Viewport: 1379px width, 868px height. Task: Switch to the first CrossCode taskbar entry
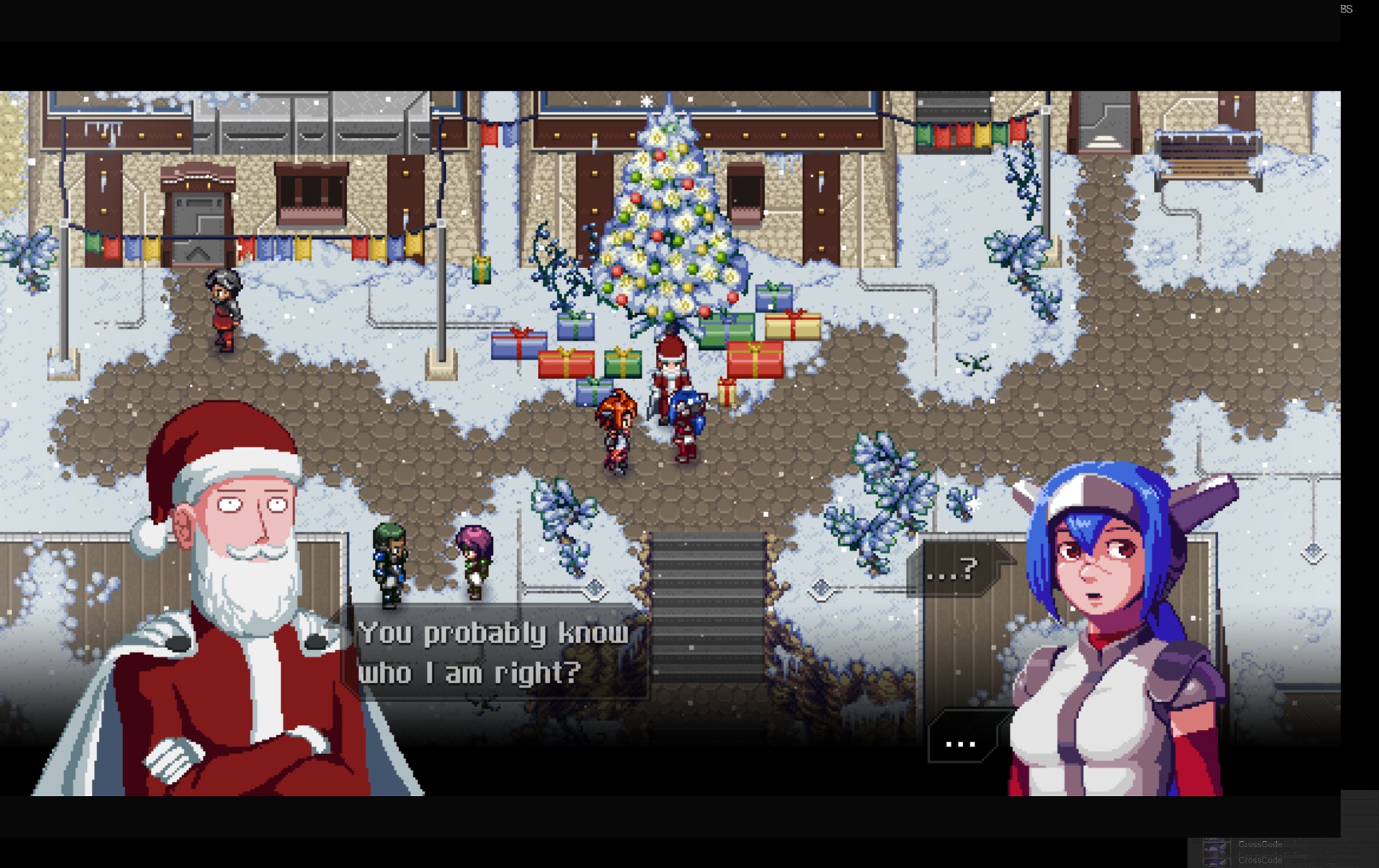(1261, 843)
